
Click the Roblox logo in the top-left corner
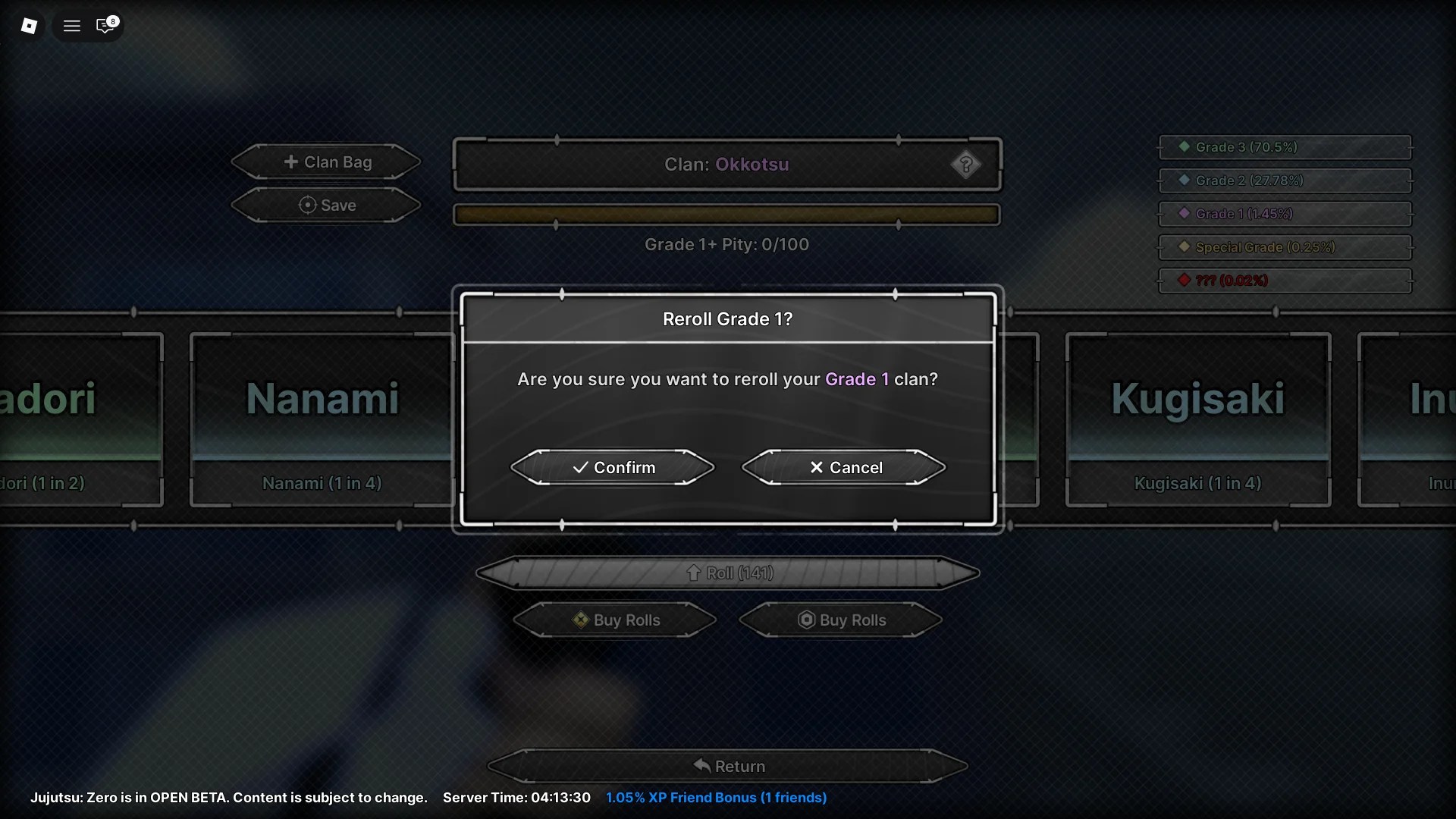[x=30, y=25]
